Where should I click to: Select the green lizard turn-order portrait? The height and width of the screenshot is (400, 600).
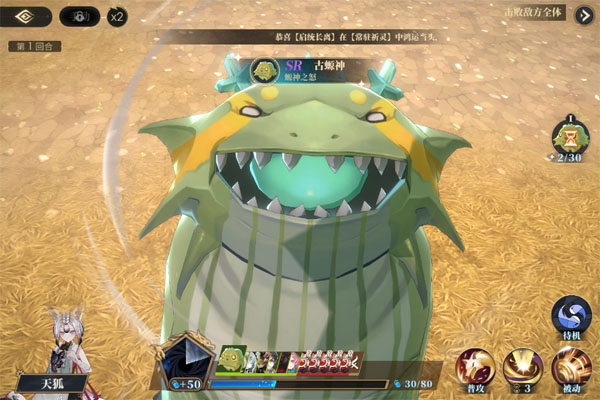232,360
